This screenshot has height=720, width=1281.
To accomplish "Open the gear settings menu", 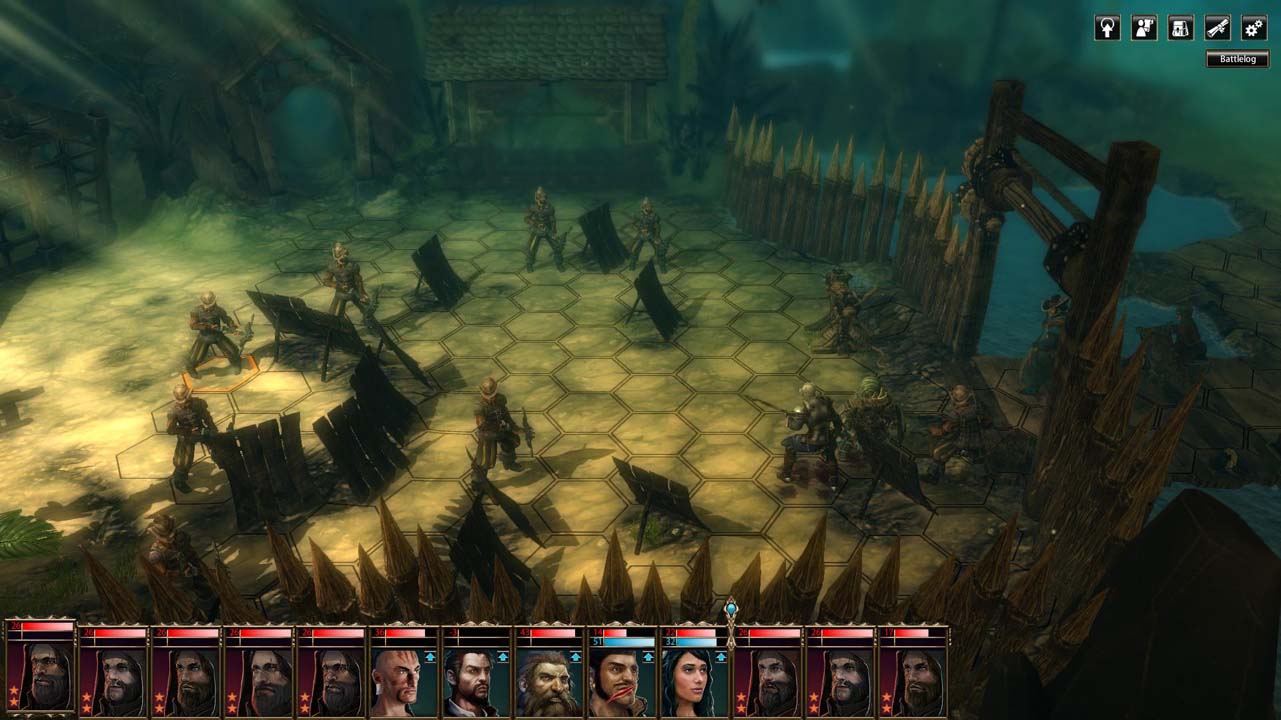I will (1254, 28).
